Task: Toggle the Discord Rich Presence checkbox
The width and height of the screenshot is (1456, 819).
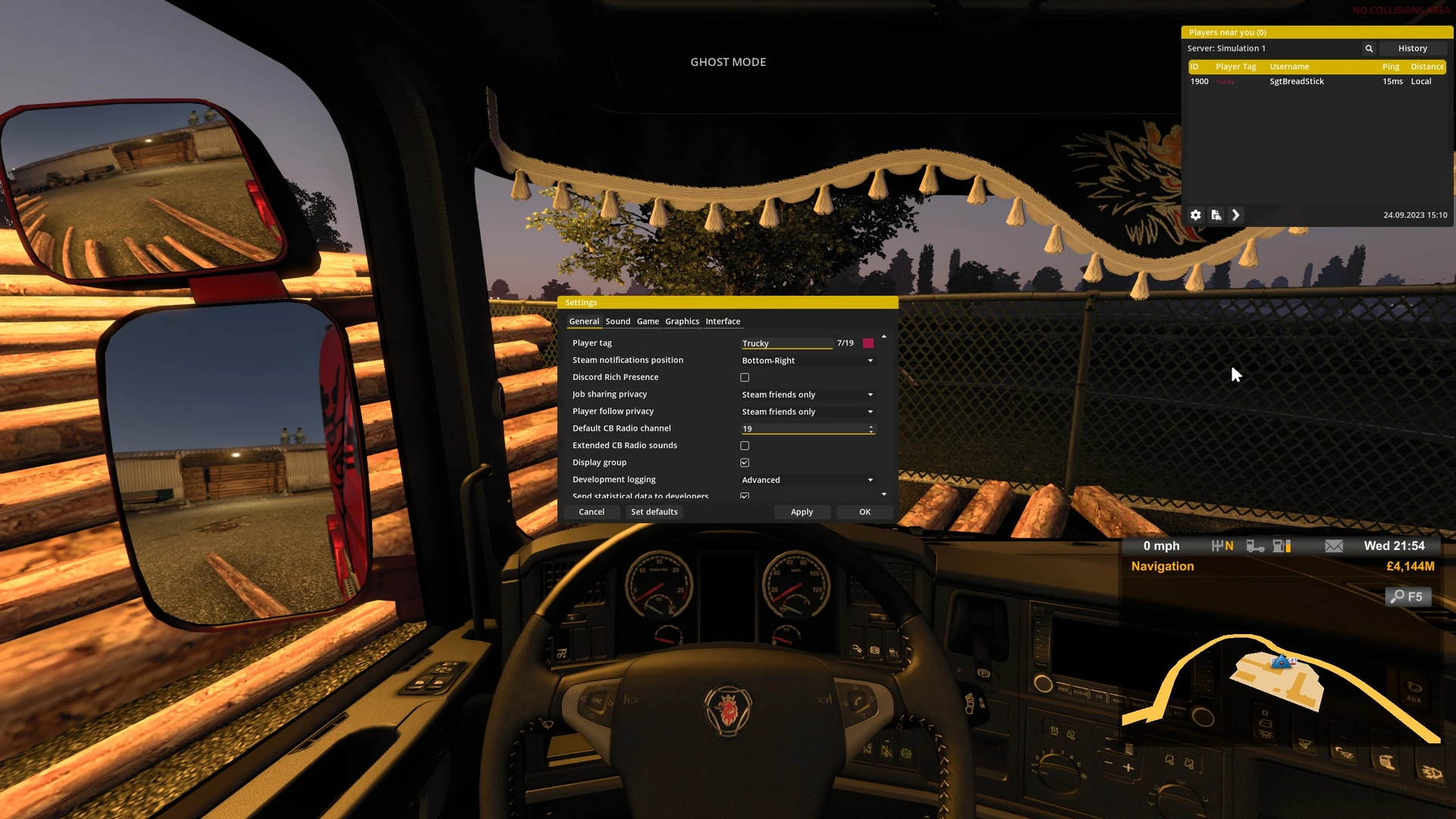Action: coord(745,378)
